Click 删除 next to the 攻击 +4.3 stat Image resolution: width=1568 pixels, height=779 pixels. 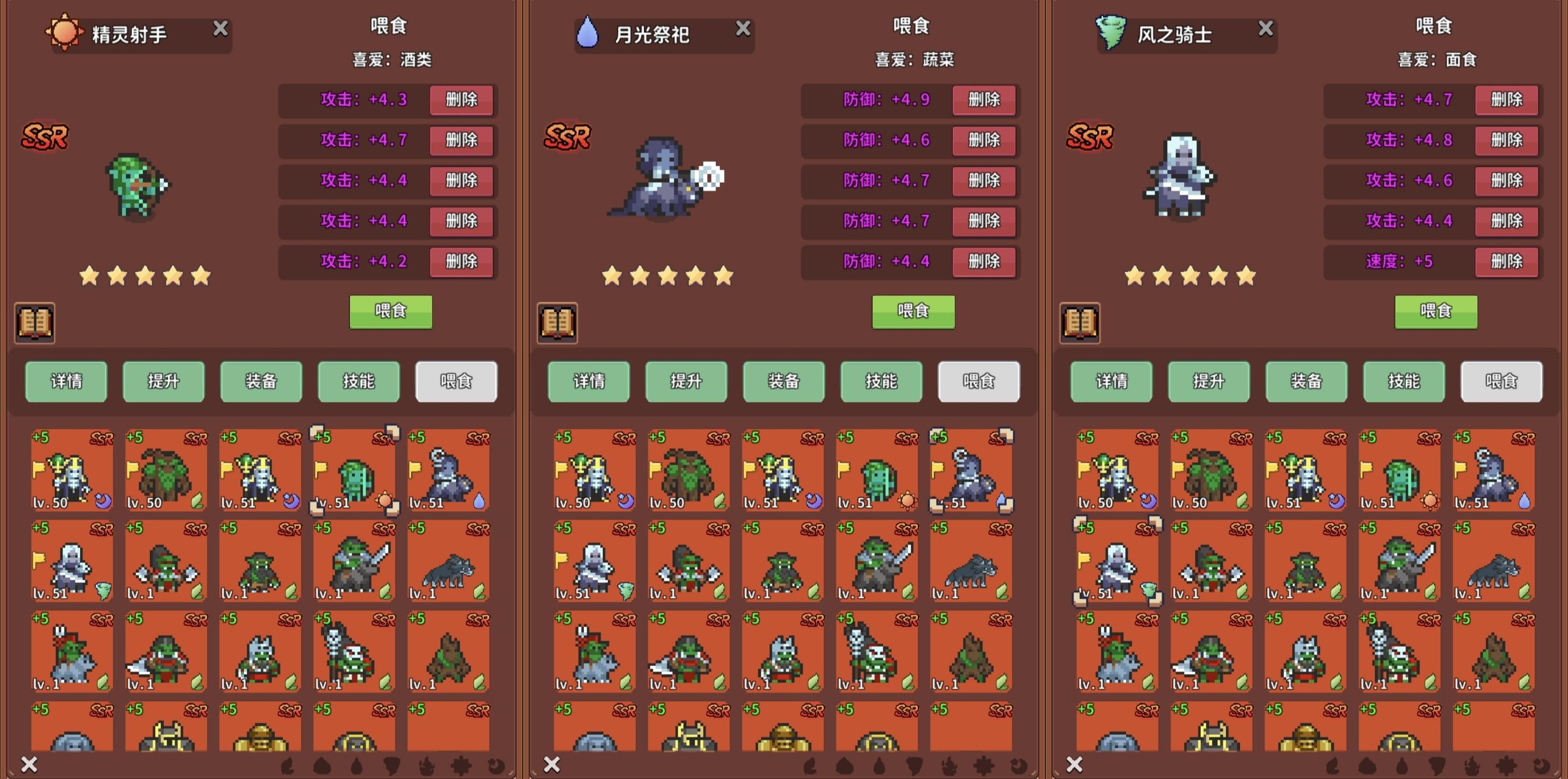461,101
